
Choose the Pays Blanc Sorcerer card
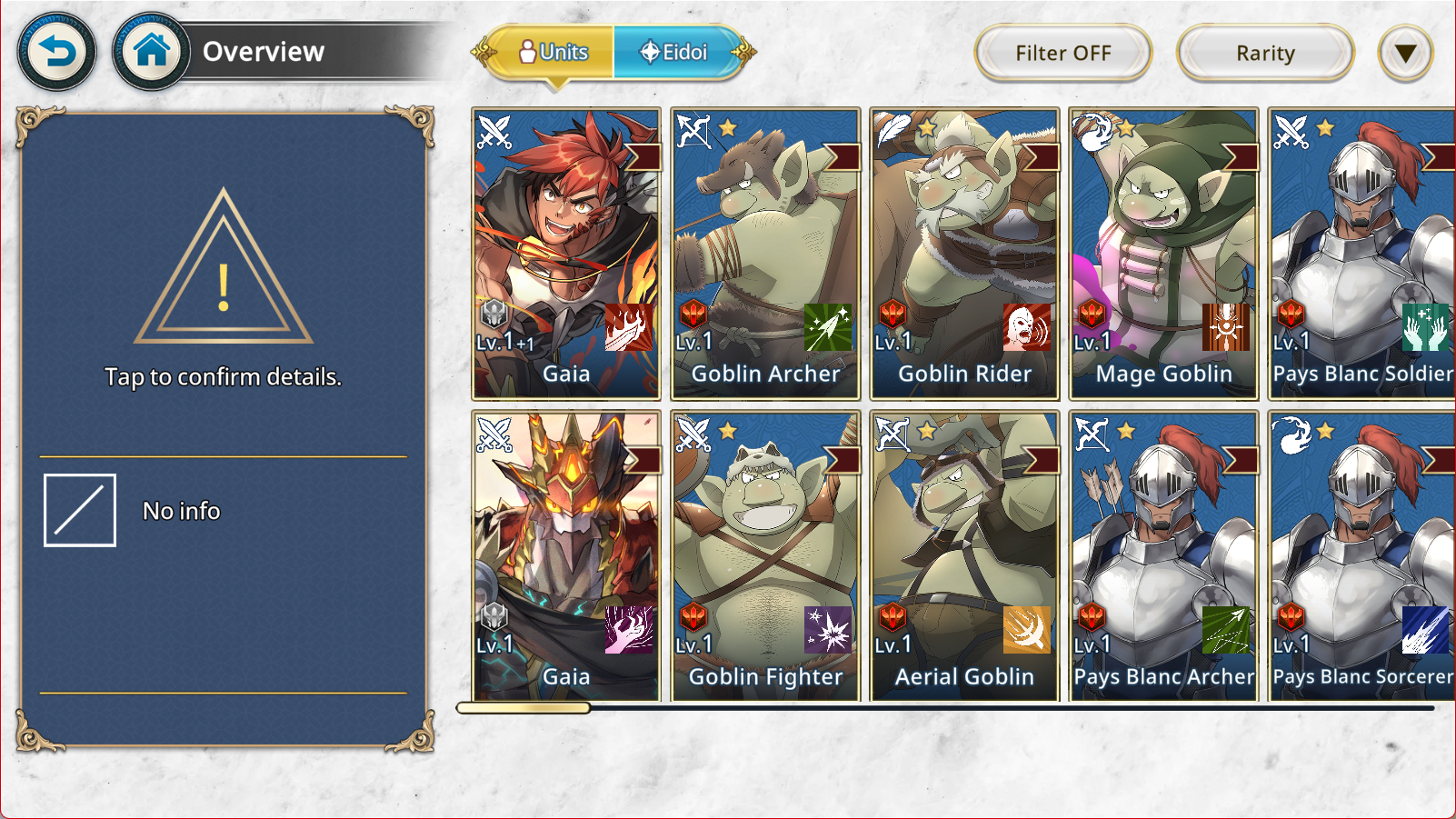click(1361, 556)
